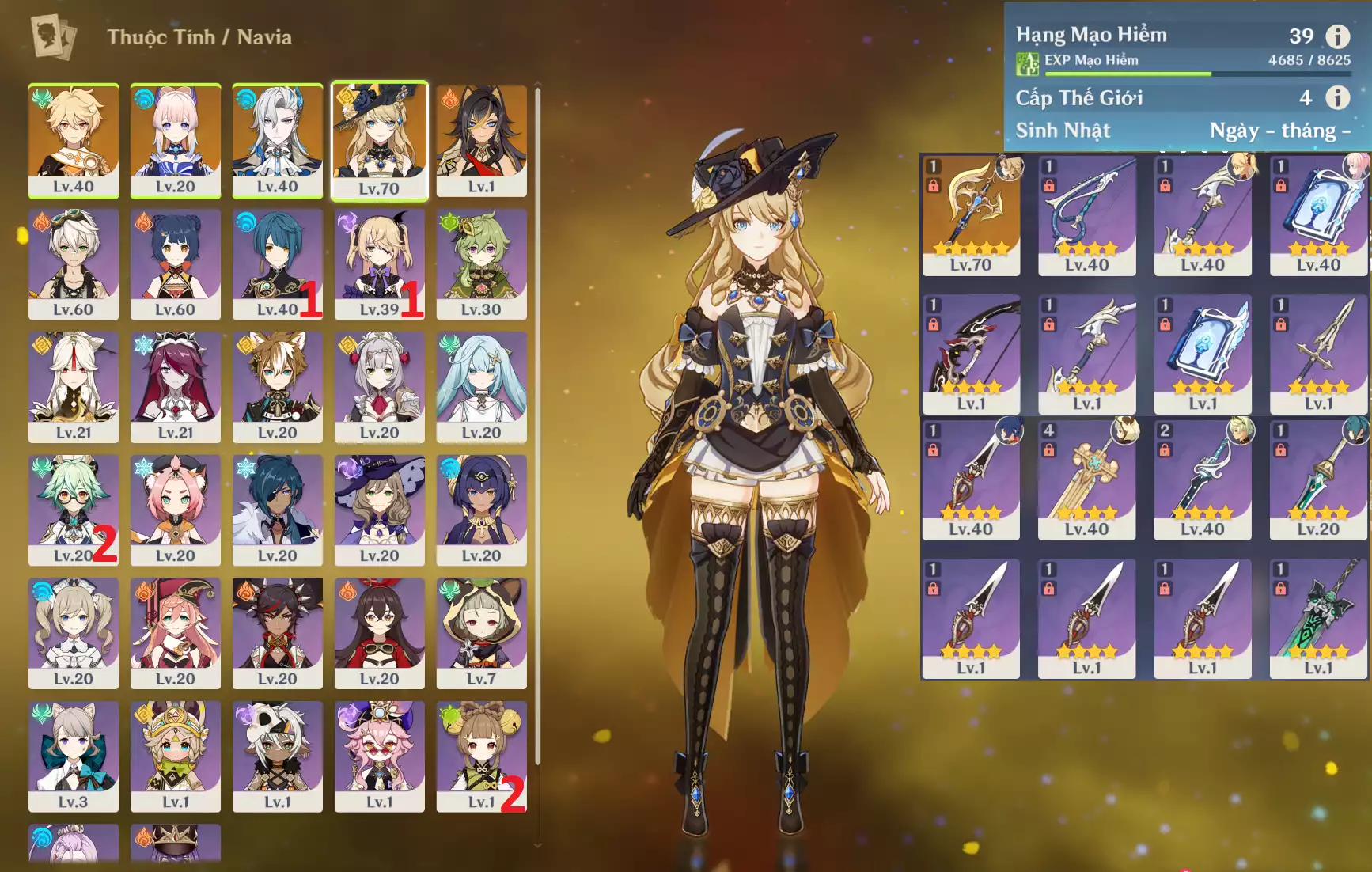This screenshot has width=1372, height=872.
Task: Select the Lv.20 green-bladed sword card
Action: [x=1318, y=480]
